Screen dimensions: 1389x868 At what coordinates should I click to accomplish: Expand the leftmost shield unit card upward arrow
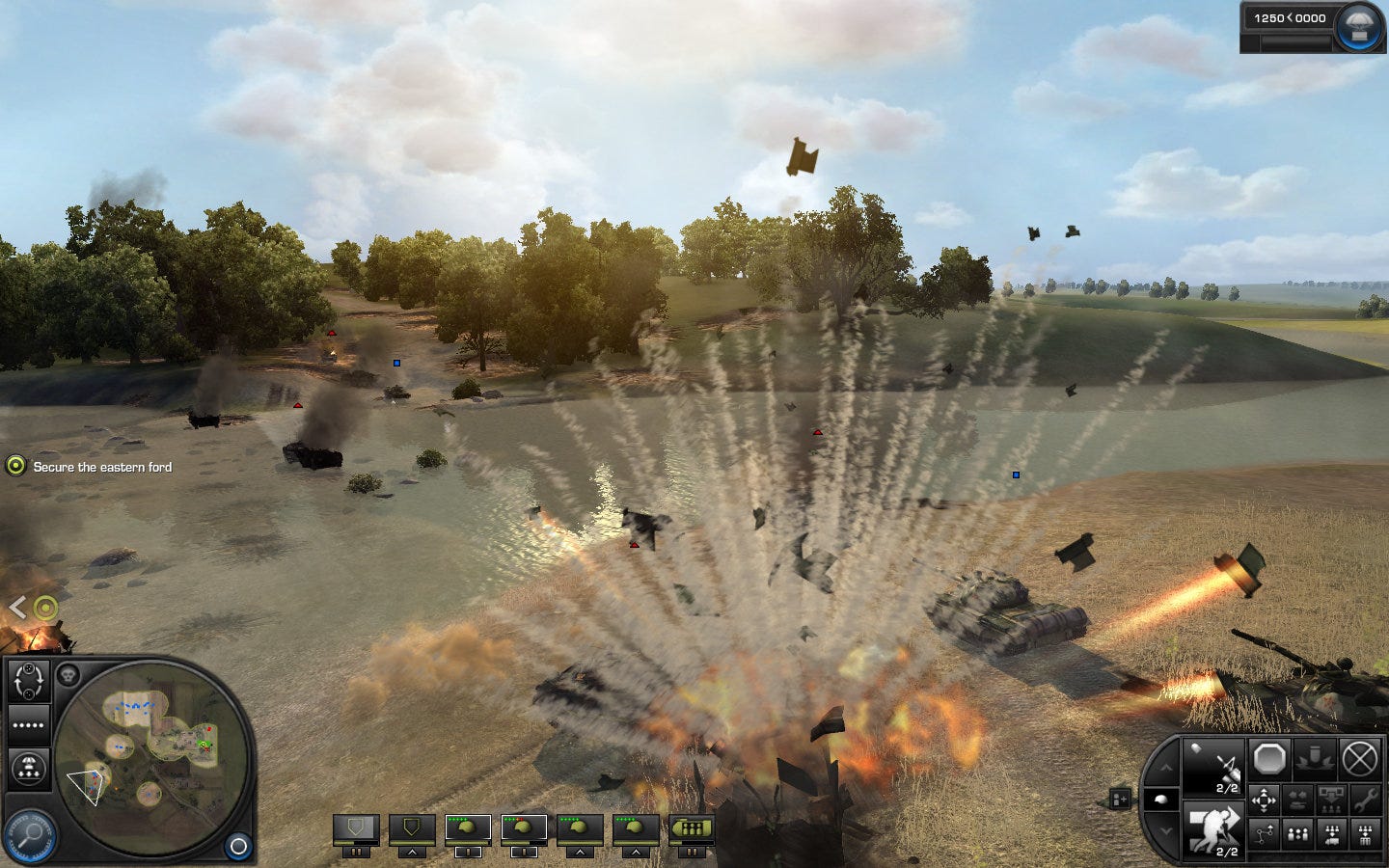[412, 853]
